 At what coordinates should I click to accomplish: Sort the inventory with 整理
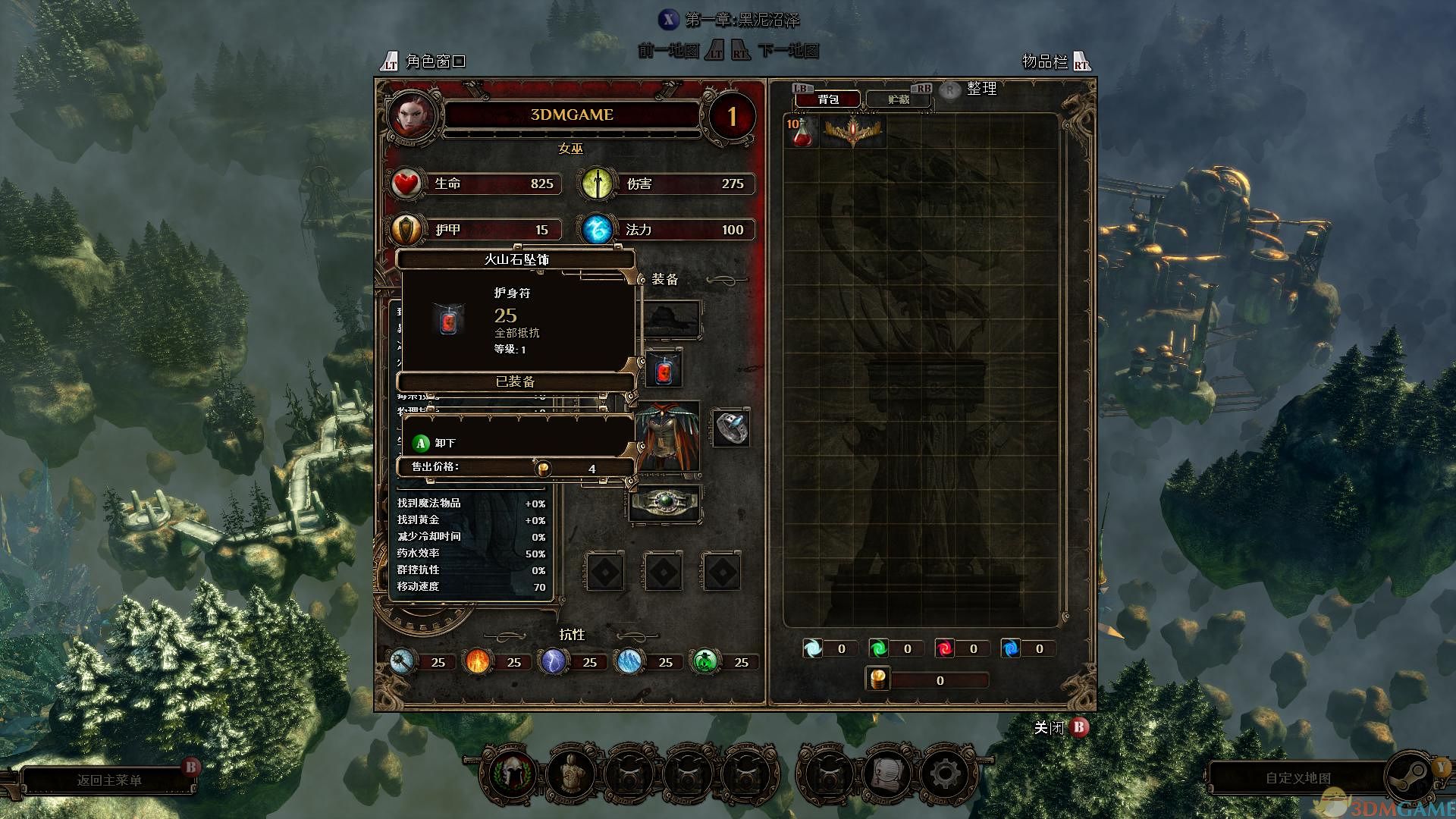(x=981, y=89)
